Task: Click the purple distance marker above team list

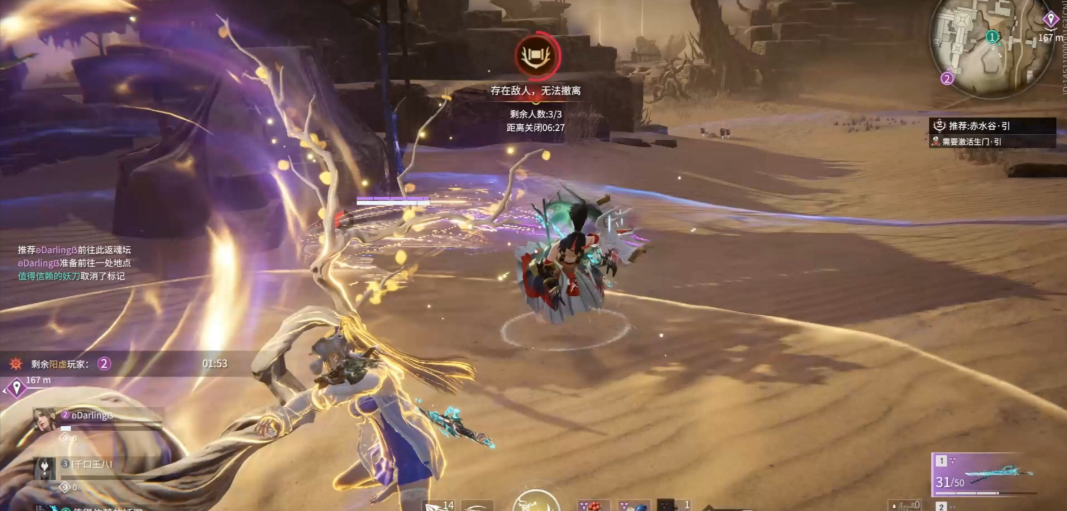Action: [17, 387]
